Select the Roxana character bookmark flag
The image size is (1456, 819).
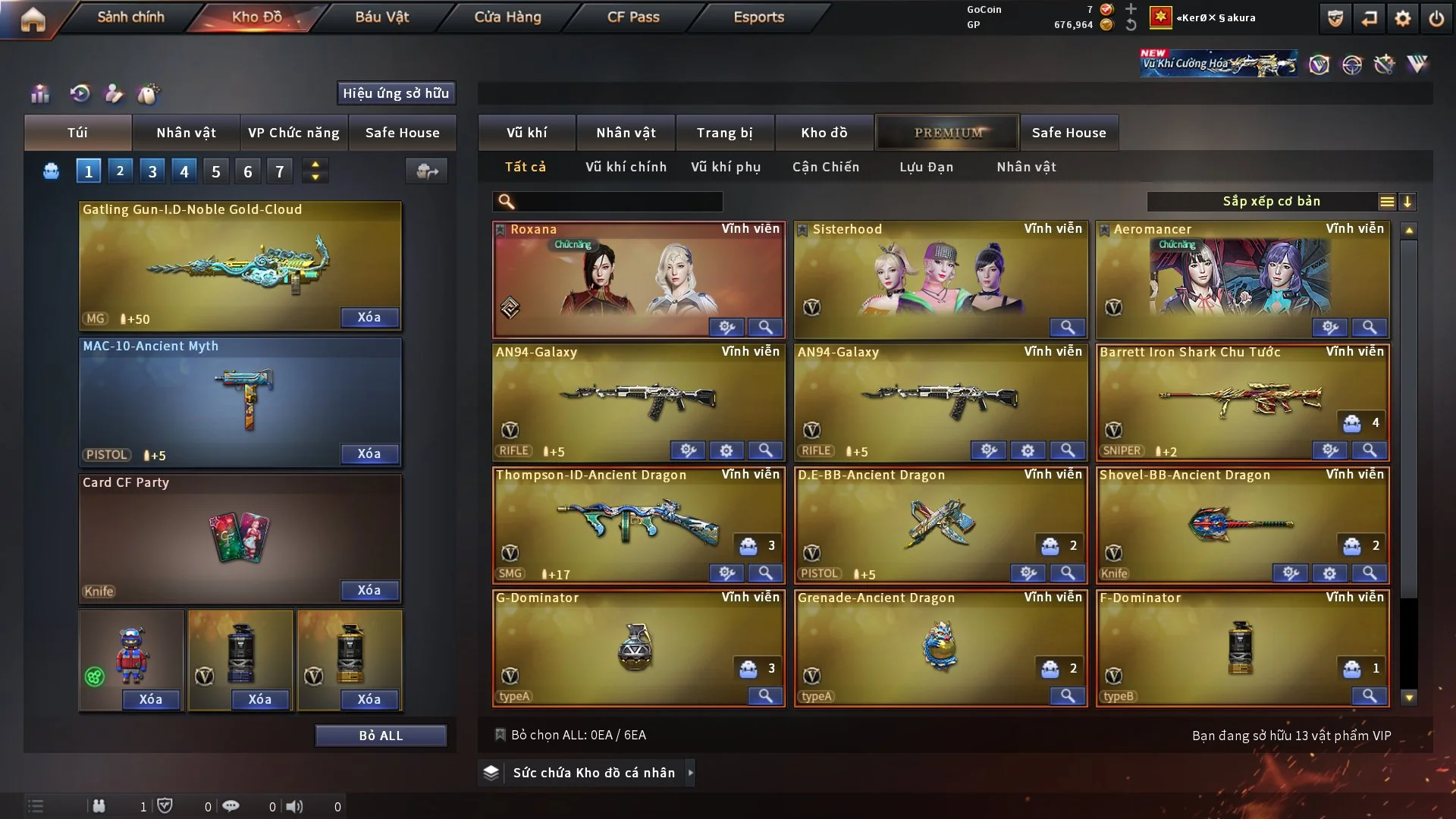(x=501, y=228)
